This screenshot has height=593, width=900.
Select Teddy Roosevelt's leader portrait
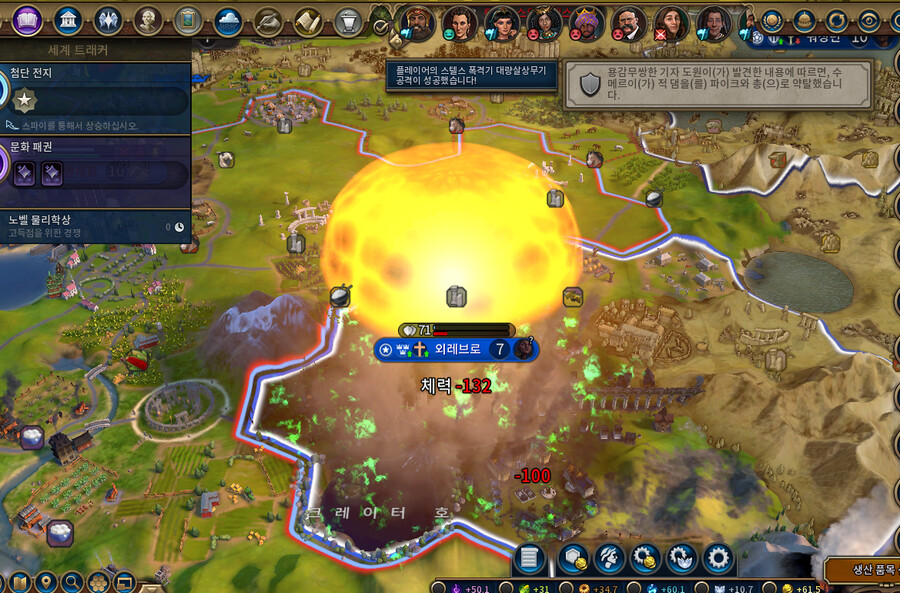(629, 20)
